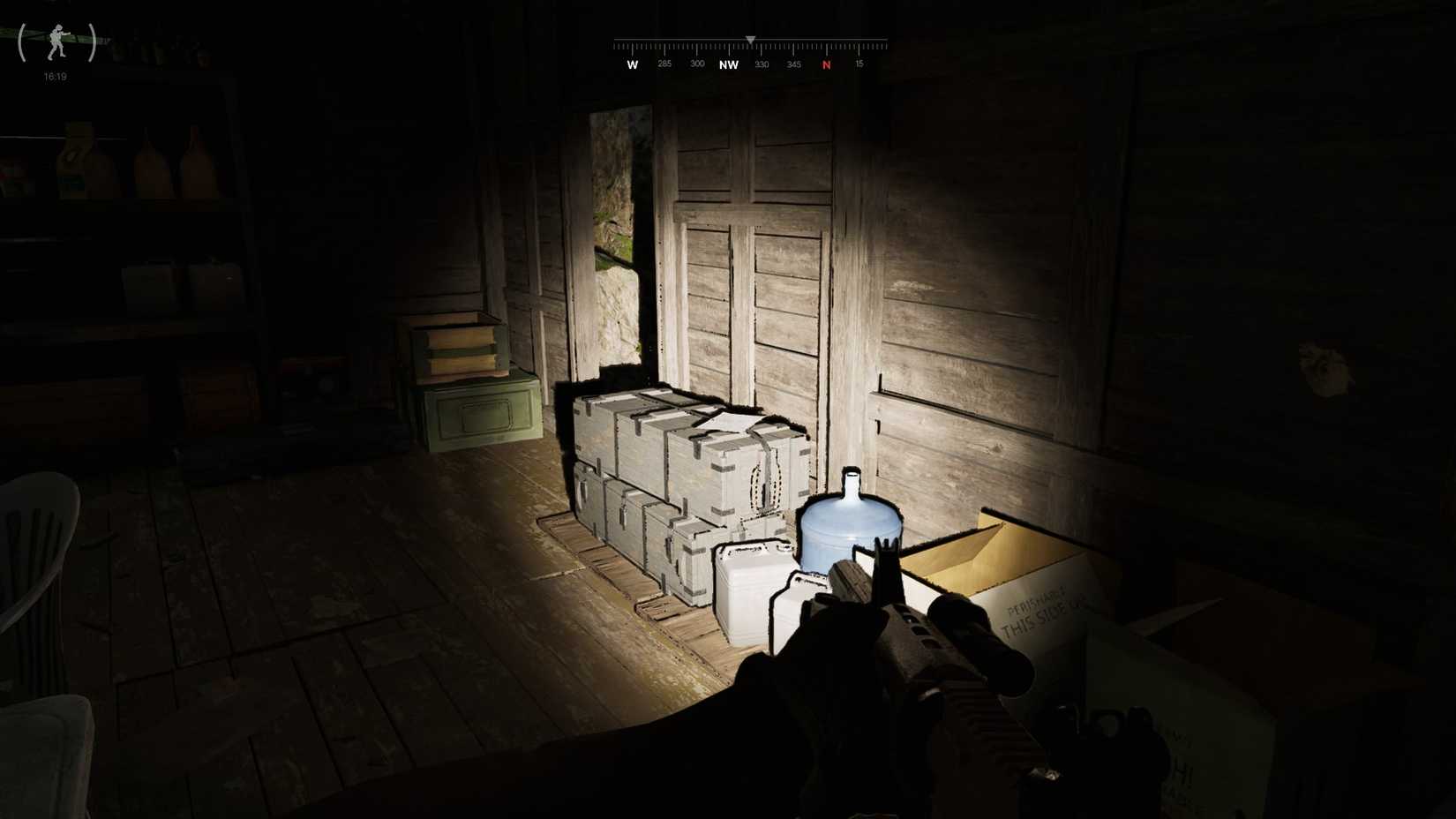Image resolution: width=1456 pixels, height=819 pixels.
Task: Click the W cardinal letter on the compass
Action: (x=632, y=64)
